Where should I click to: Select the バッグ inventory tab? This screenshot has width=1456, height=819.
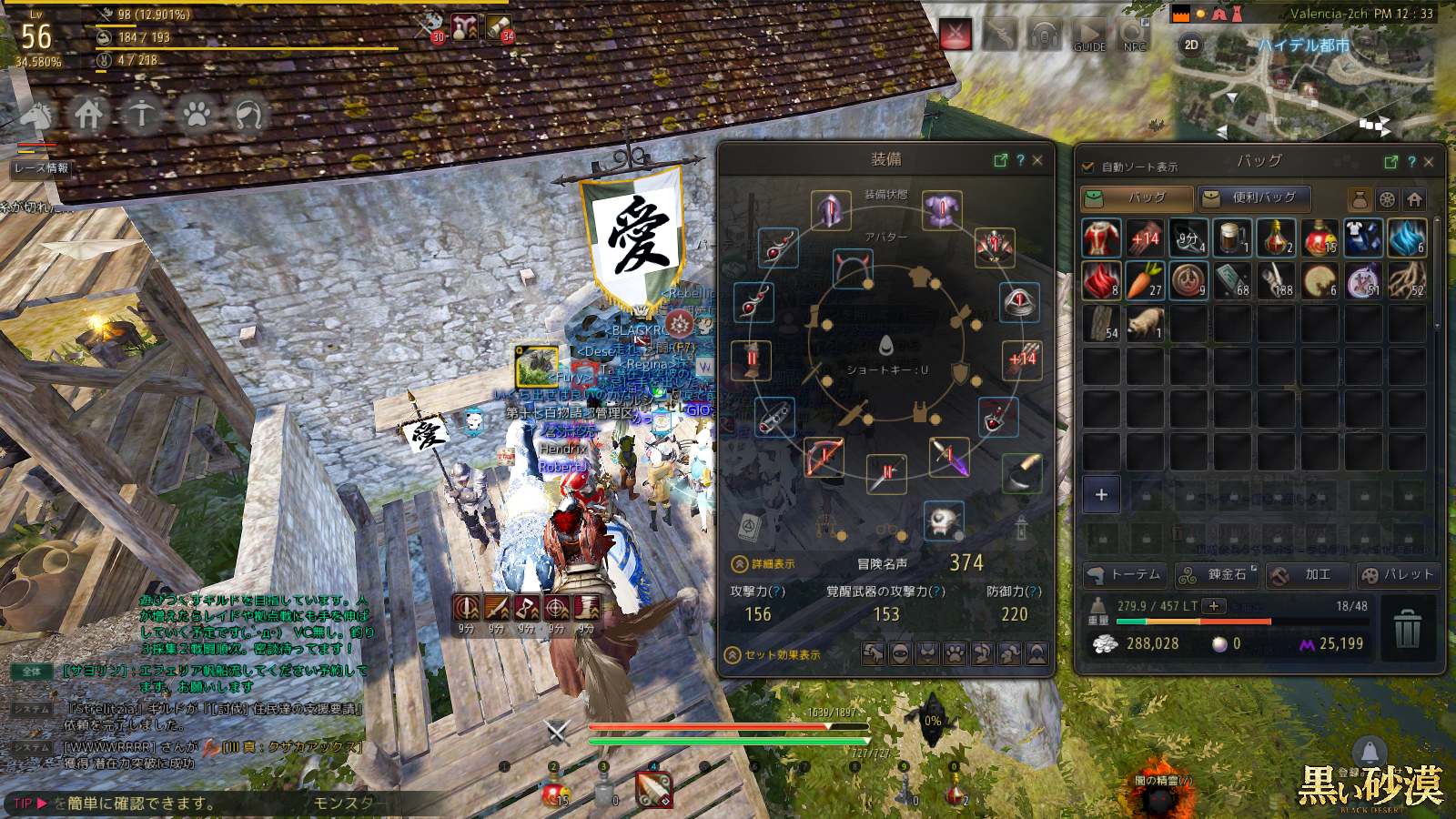click(1137, 197)
